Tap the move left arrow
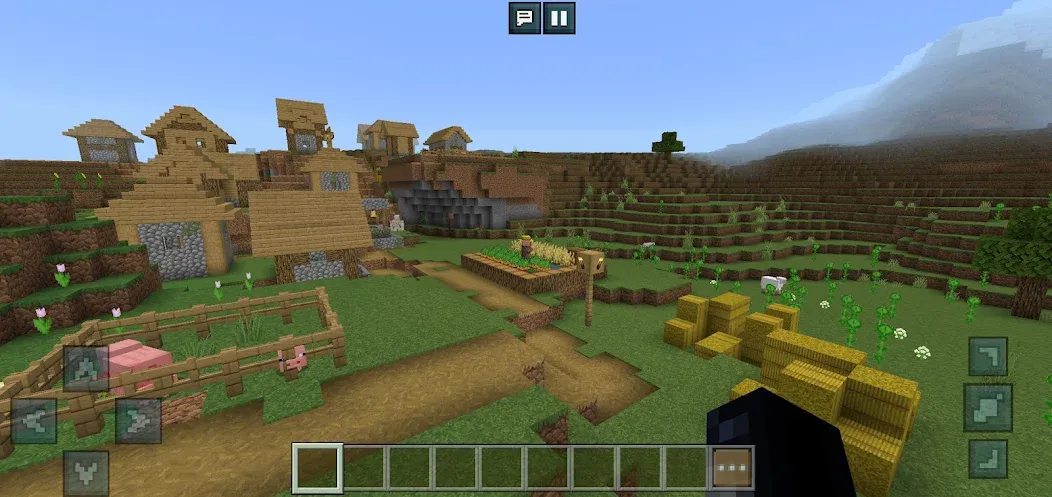This screenshot has width=1052, height=497. tap(34, 420)
